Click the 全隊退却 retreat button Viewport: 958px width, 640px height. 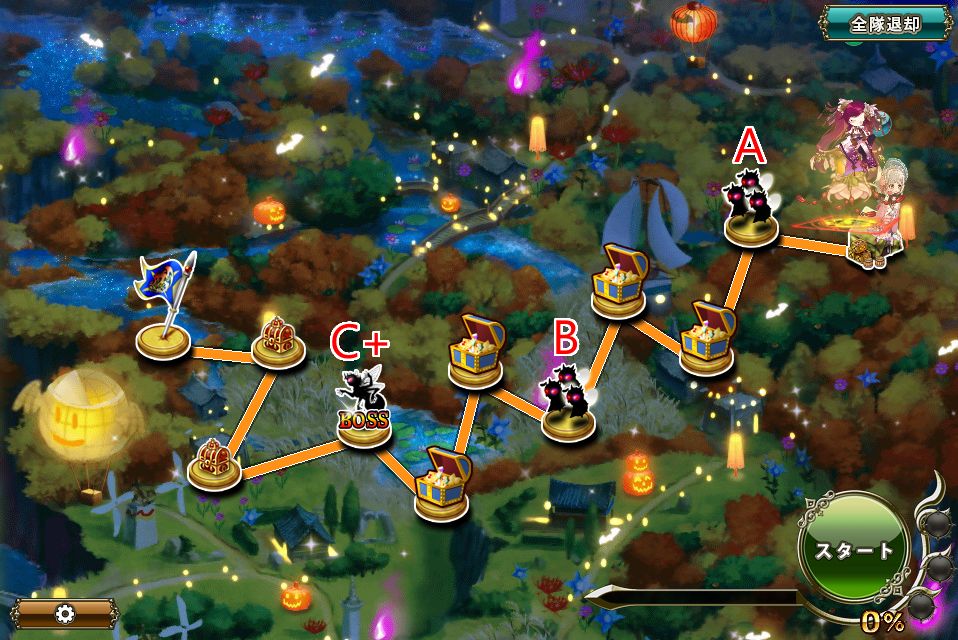[x=885, y=23]
